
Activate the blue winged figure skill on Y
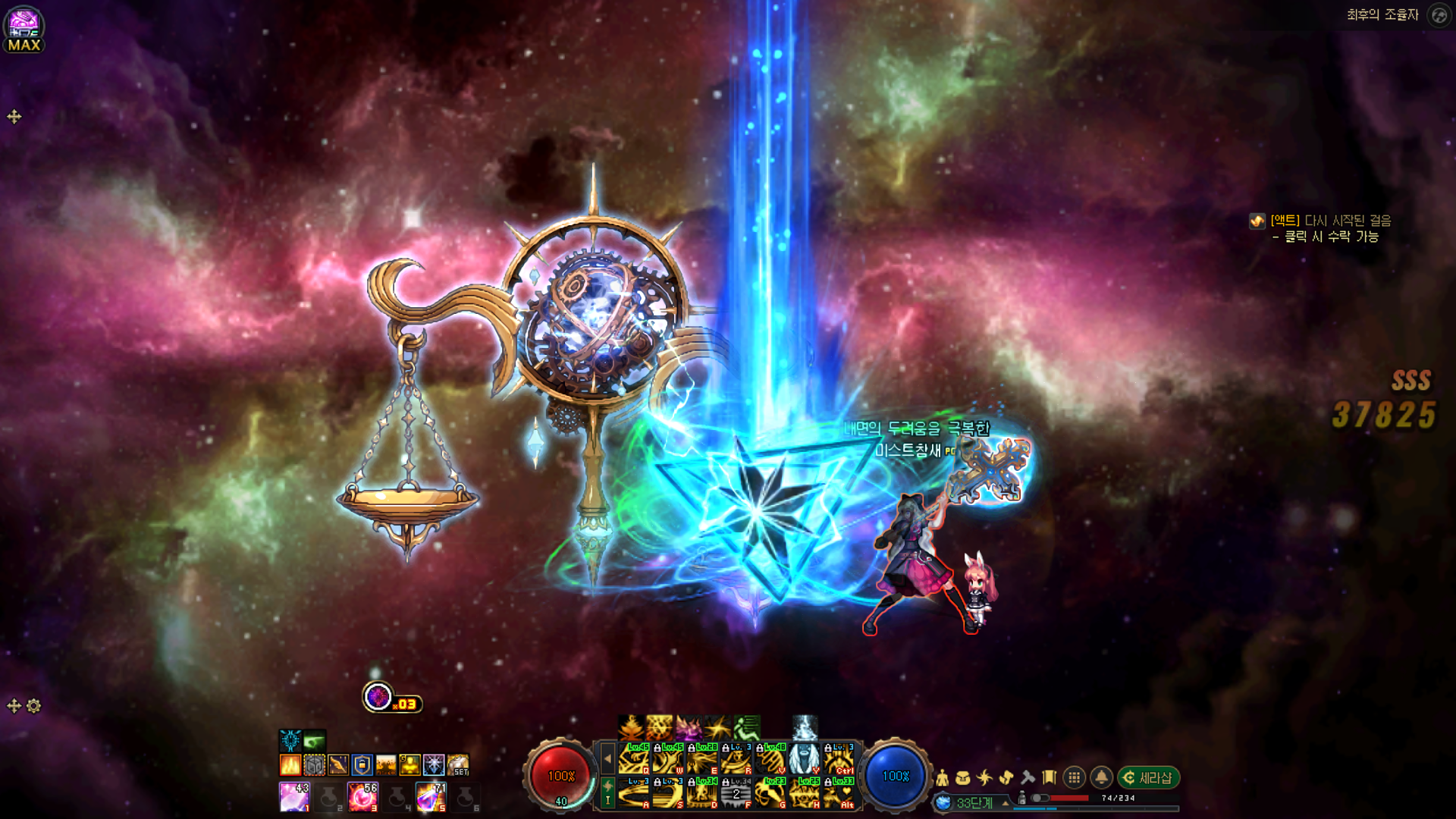click(x=804, y=758)
